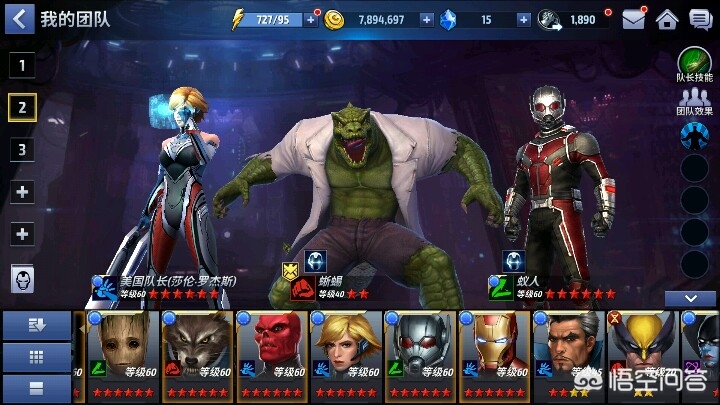
Task: Open the leader skill panel
Action: coord(695,65)
